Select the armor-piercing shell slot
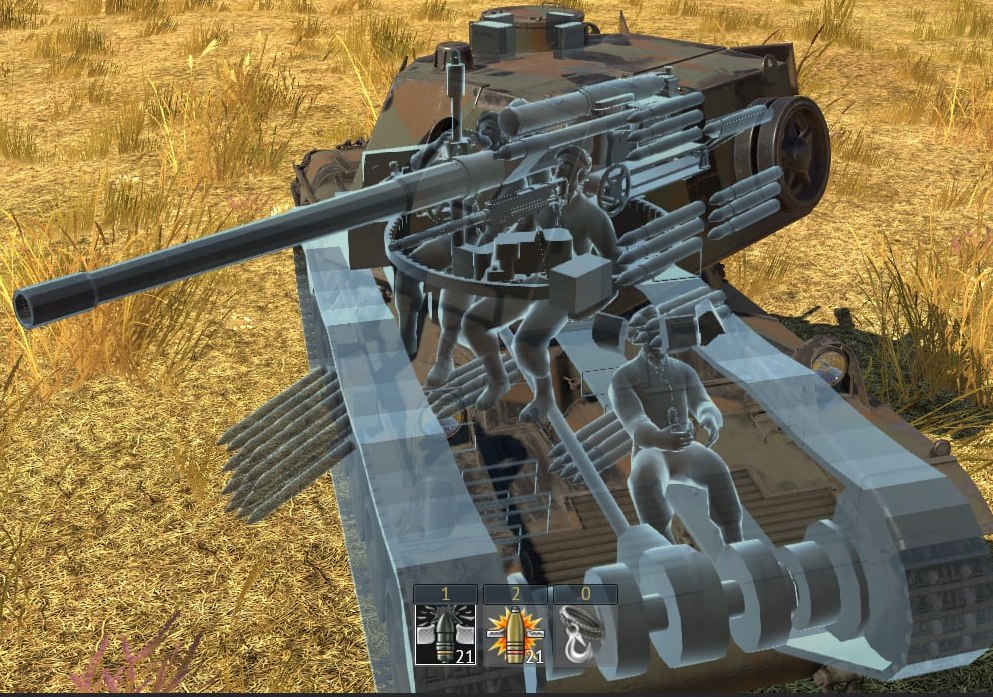The height and width of the screenshot is (697, 993). click(445, 634)
